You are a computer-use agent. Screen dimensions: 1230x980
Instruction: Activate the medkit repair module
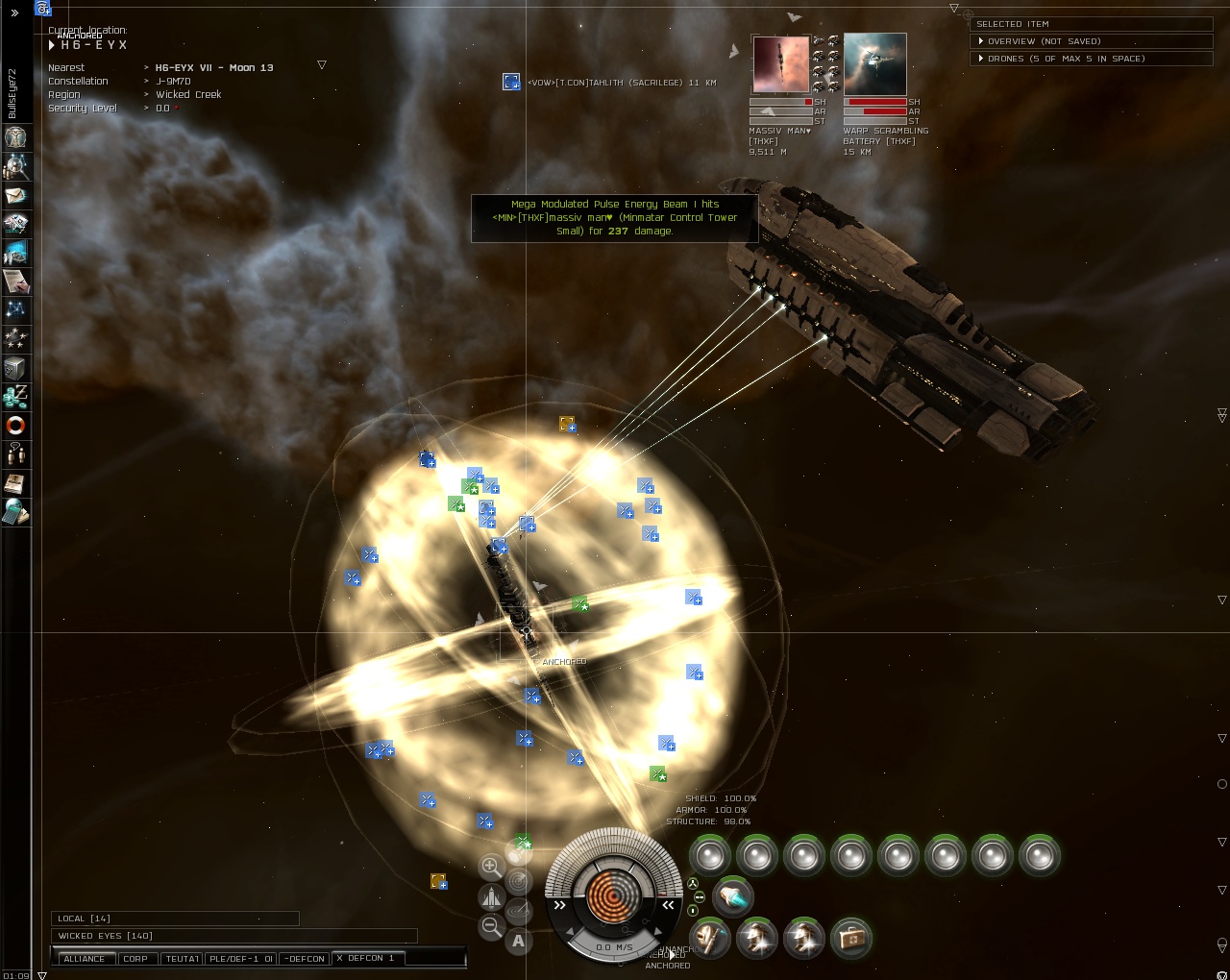(850, 938)
